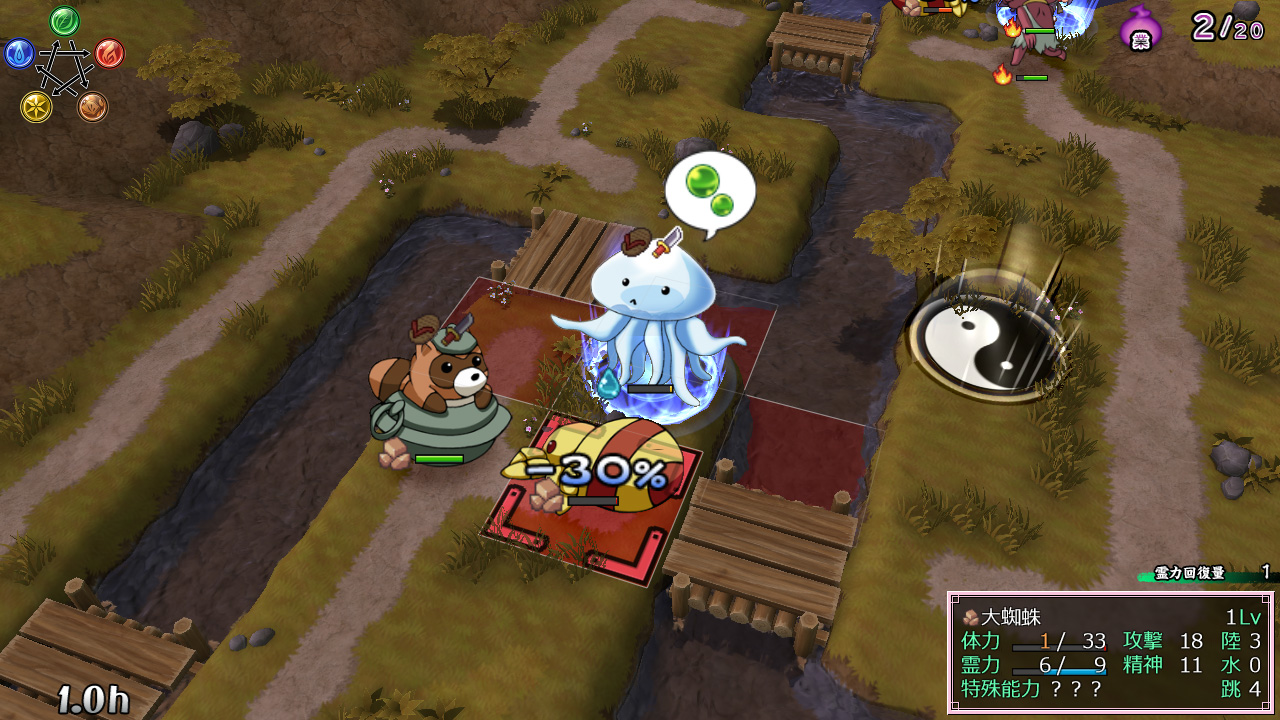Screen dimensions: 1280x720
Task: Click the jellyfish unit with blue aura
Action: pos(648,320)
